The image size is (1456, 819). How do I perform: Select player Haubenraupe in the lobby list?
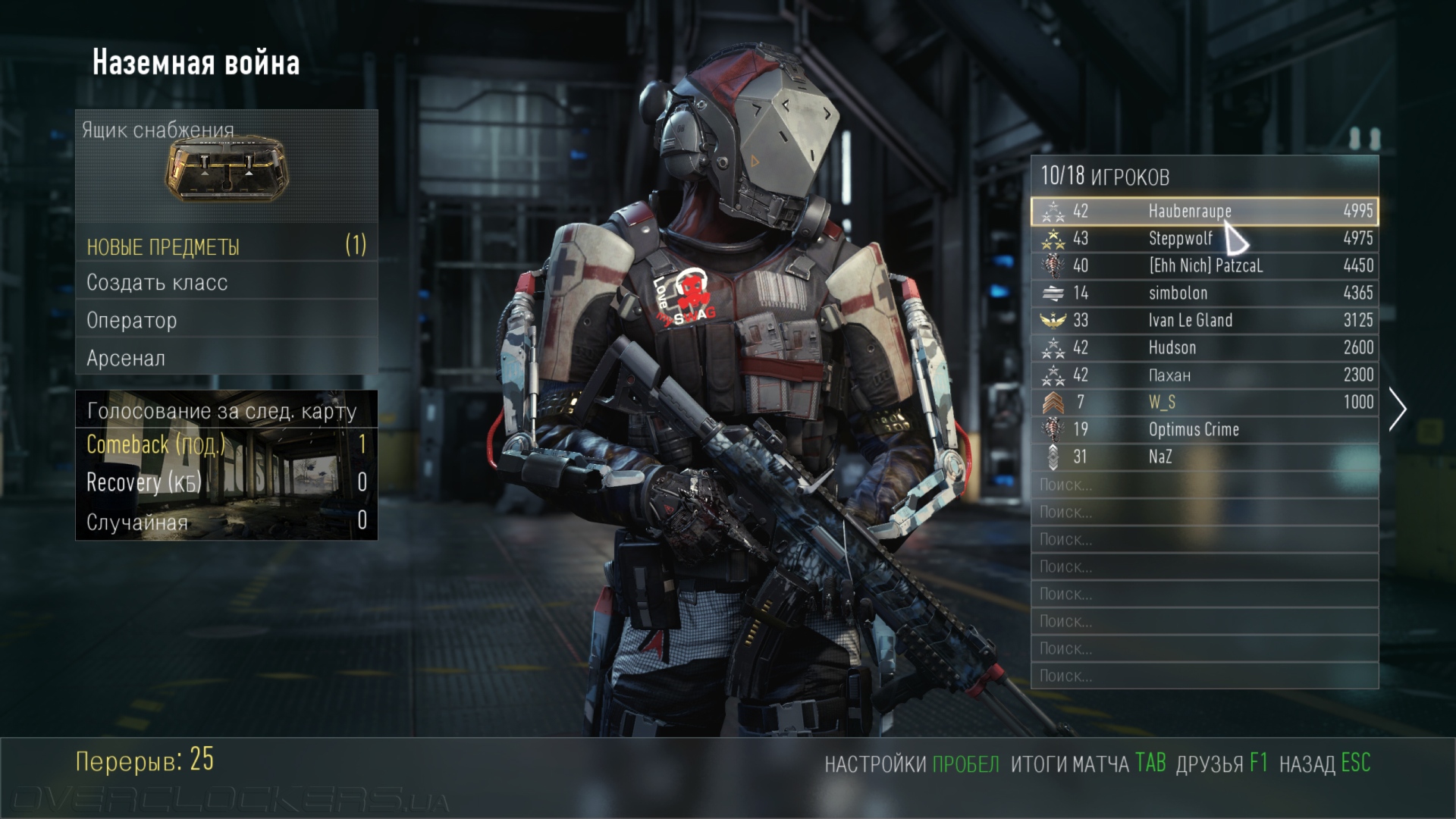tap(1204, 211)
